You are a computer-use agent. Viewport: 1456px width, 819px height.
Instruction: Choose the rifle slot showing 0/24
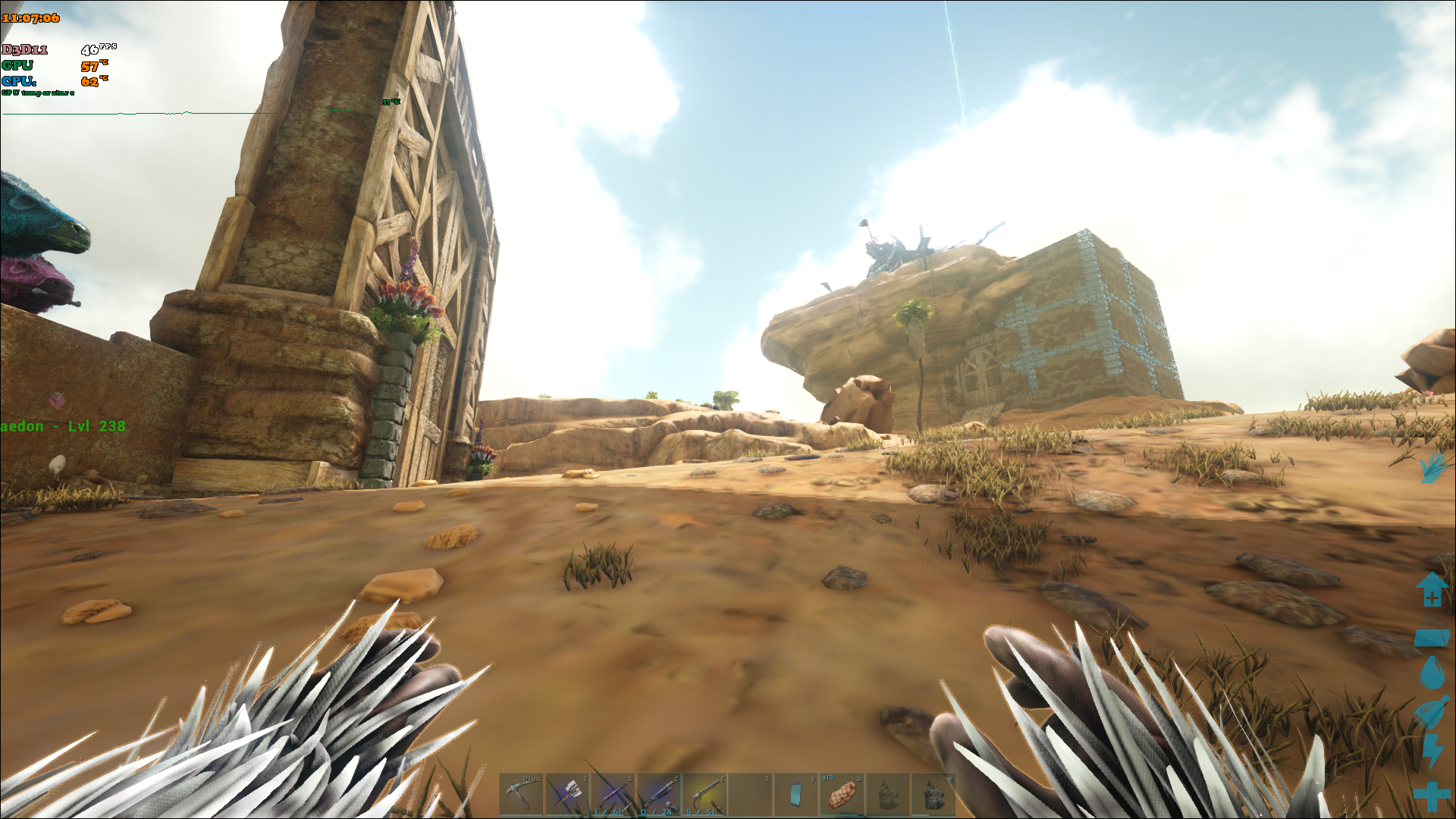[x=659, y=794]
